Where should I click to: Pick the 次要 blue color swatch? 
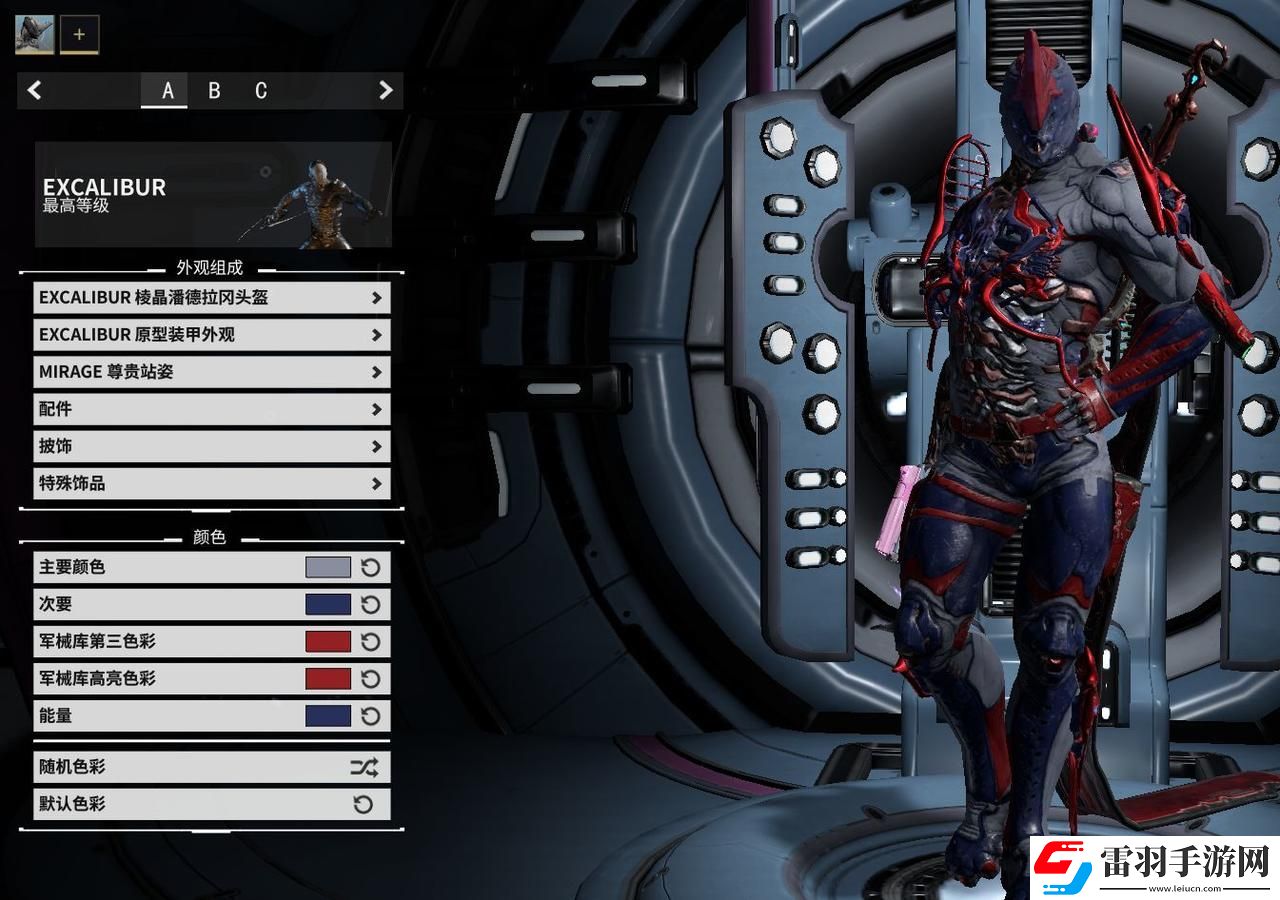[328, 604]
